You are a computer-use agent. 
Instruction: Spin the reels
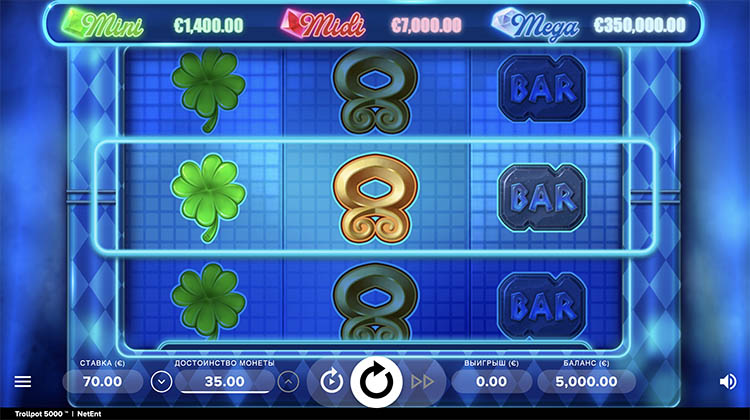pyautogui.click(x=377, y=381)
